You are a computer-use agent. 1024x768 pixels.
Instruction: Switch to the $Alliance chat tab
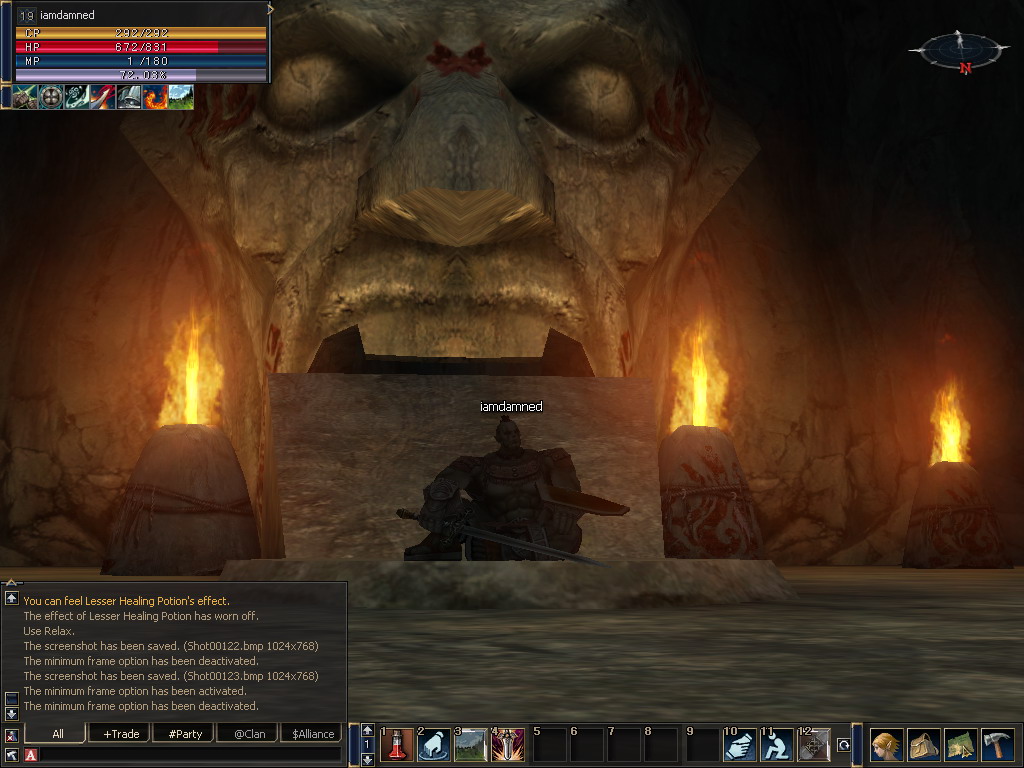tap(313, 734)
